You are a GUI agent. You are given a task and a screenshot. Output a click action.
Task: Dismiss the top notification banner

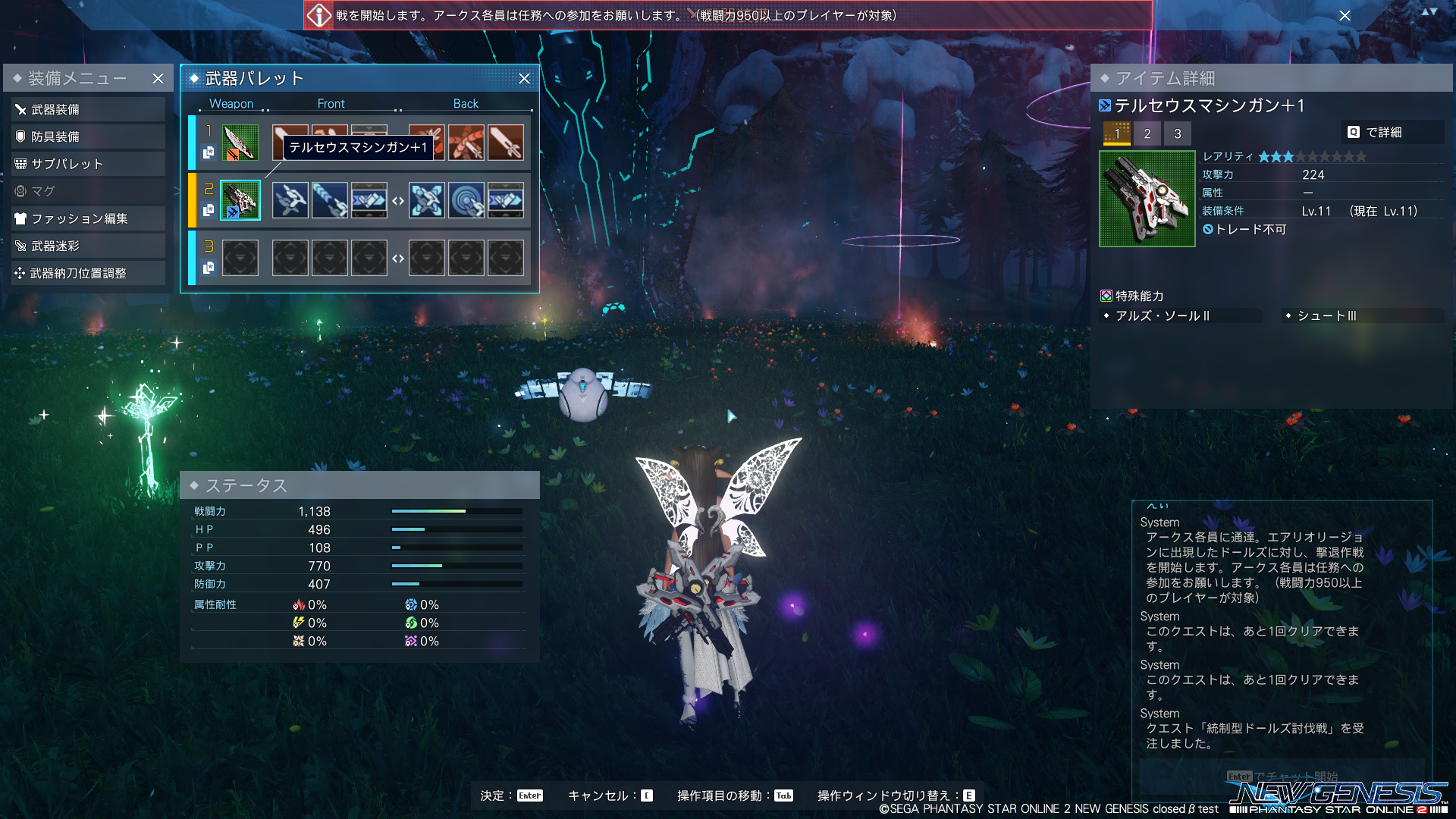[1345, 15]
